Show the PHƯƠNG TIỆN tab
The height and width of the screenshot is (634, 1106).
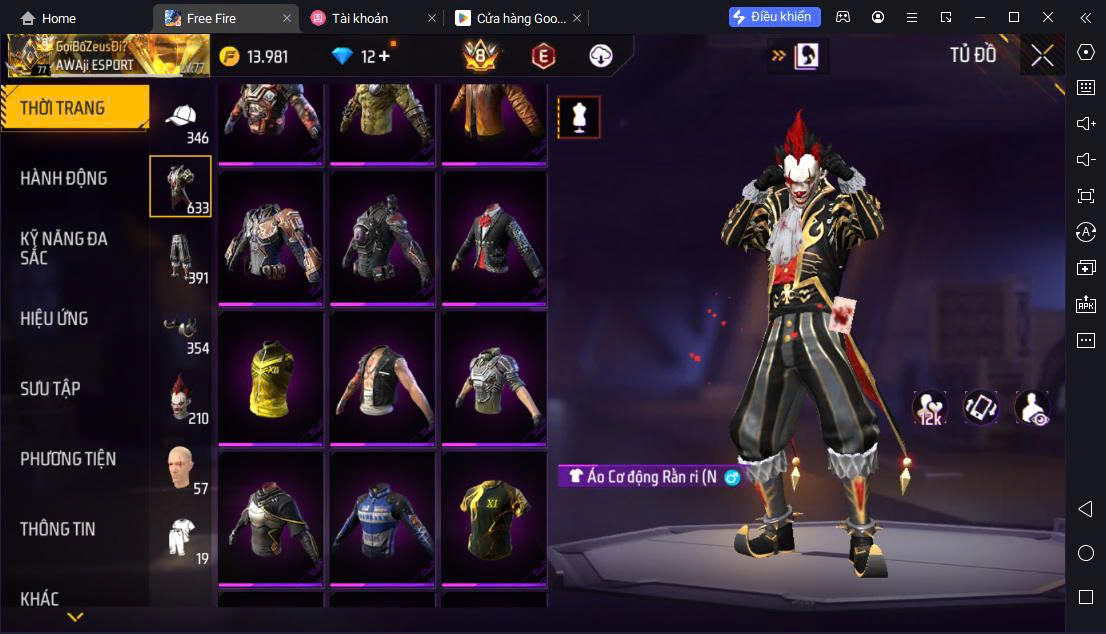click(x=68, y=459)
